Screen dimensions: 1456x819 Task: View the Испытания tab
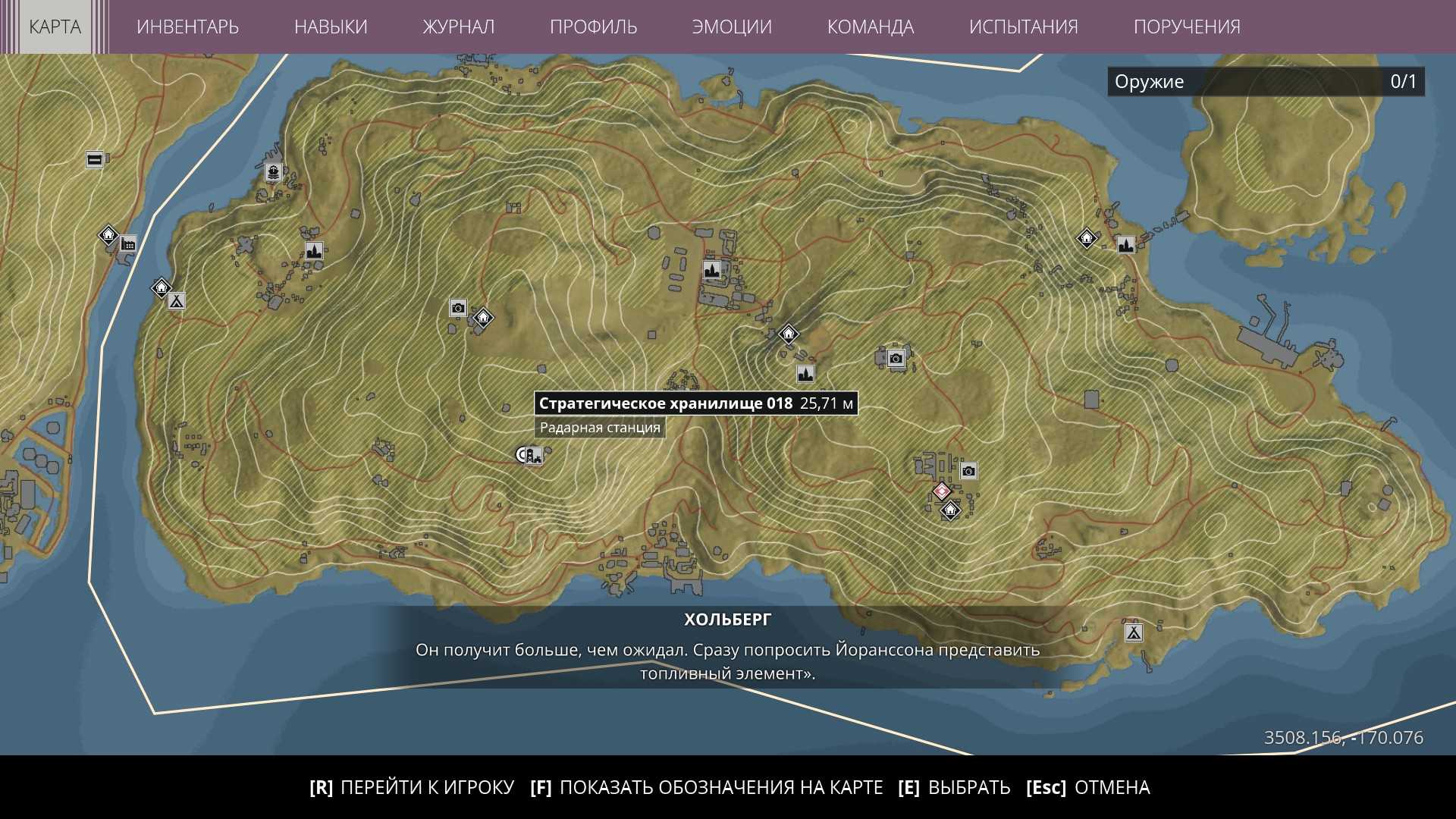(1023, 27)
